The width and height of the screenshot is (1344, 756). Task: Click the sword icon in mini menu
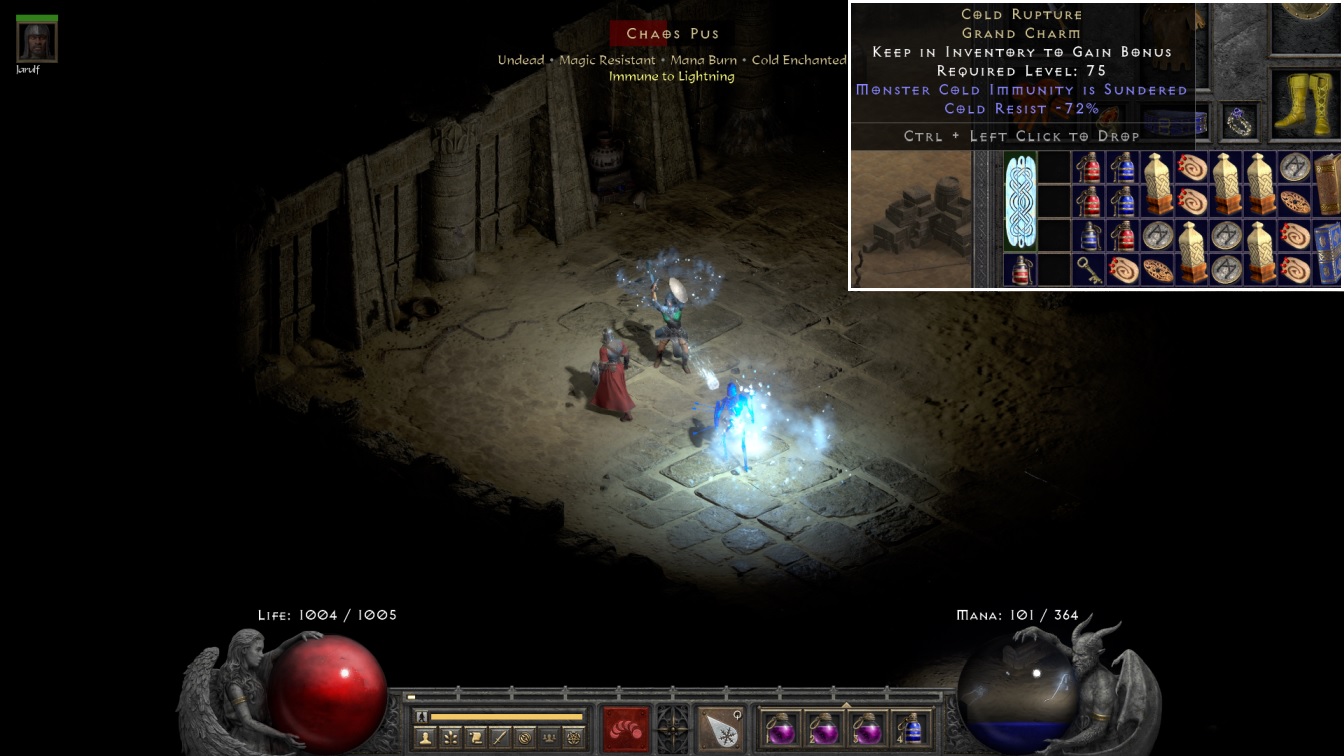point(499,738)
